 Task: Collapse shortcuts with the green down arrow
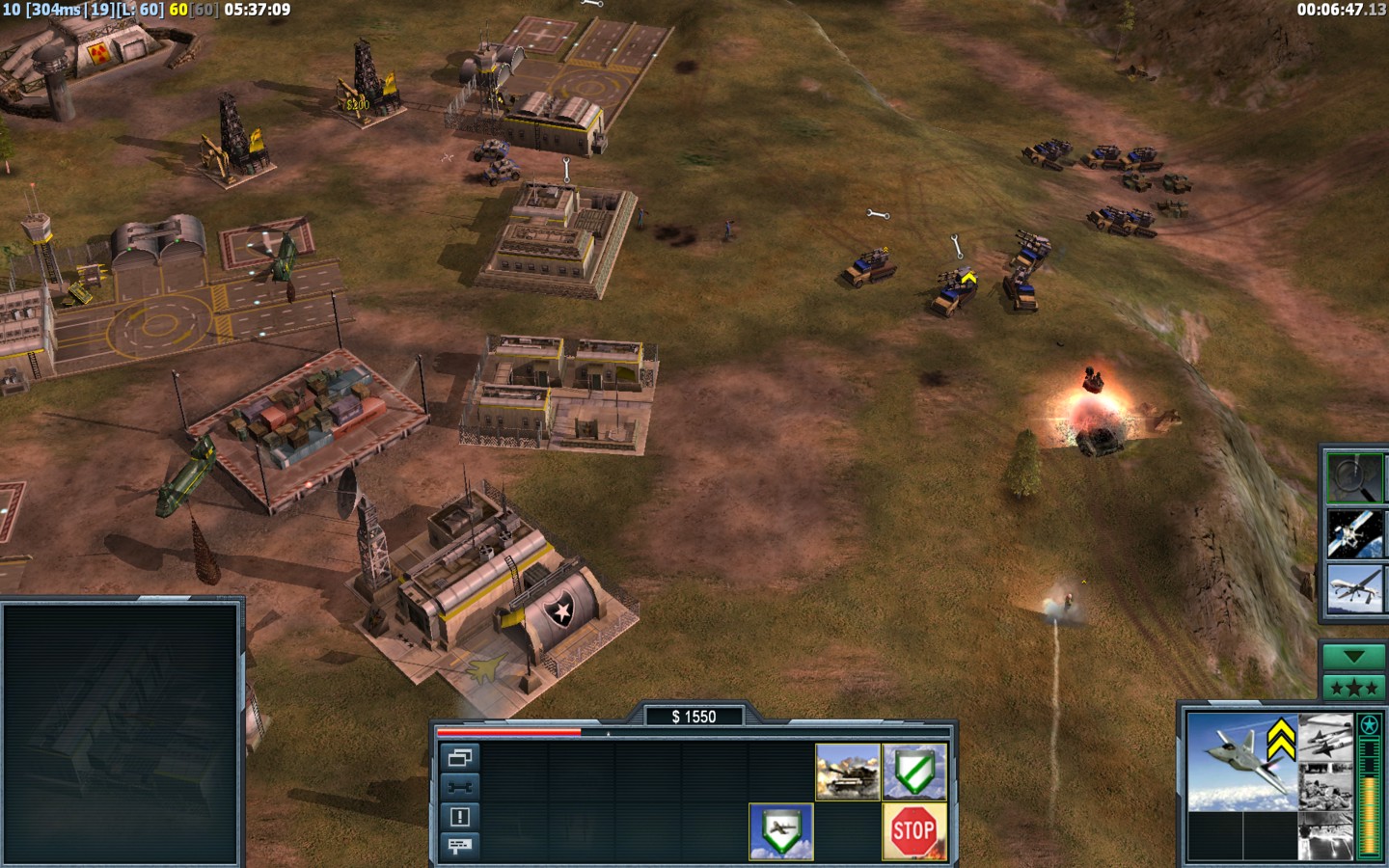pyautogui.click(x=1353, y=657)
